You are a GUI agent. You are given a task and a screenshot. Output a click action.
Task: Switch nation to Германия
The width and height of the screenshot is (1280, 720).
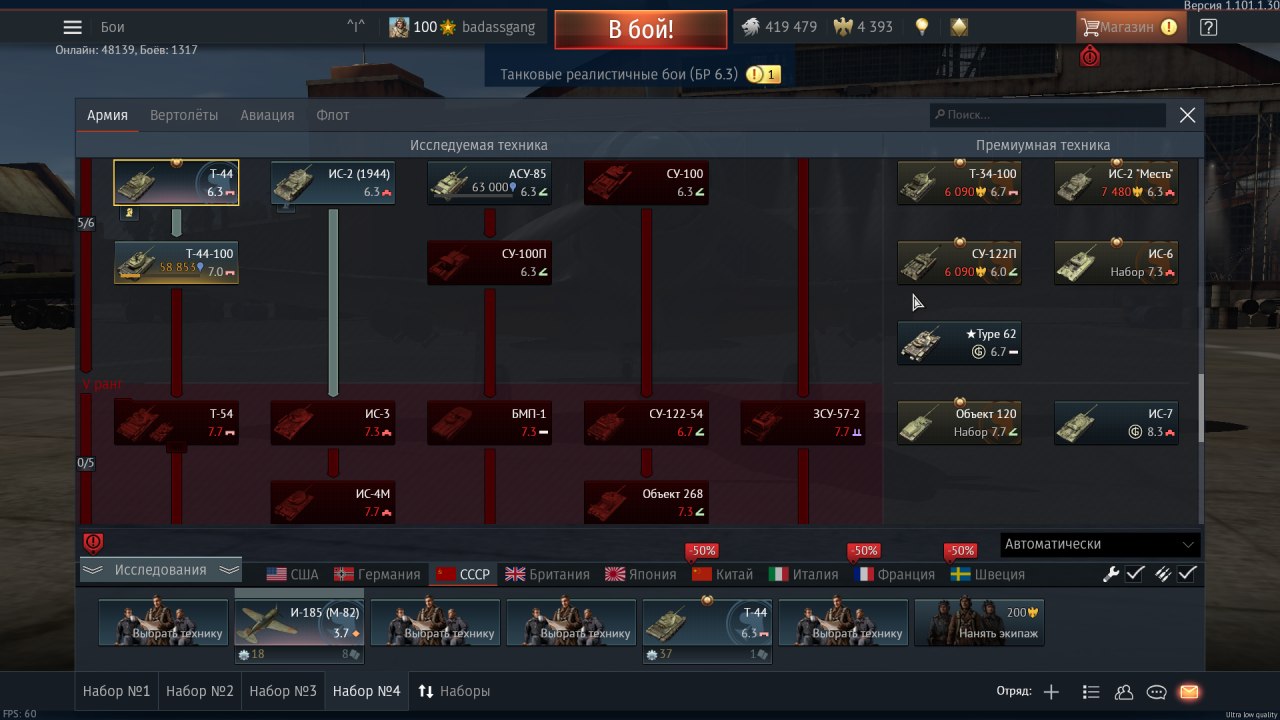click(378, 574)
